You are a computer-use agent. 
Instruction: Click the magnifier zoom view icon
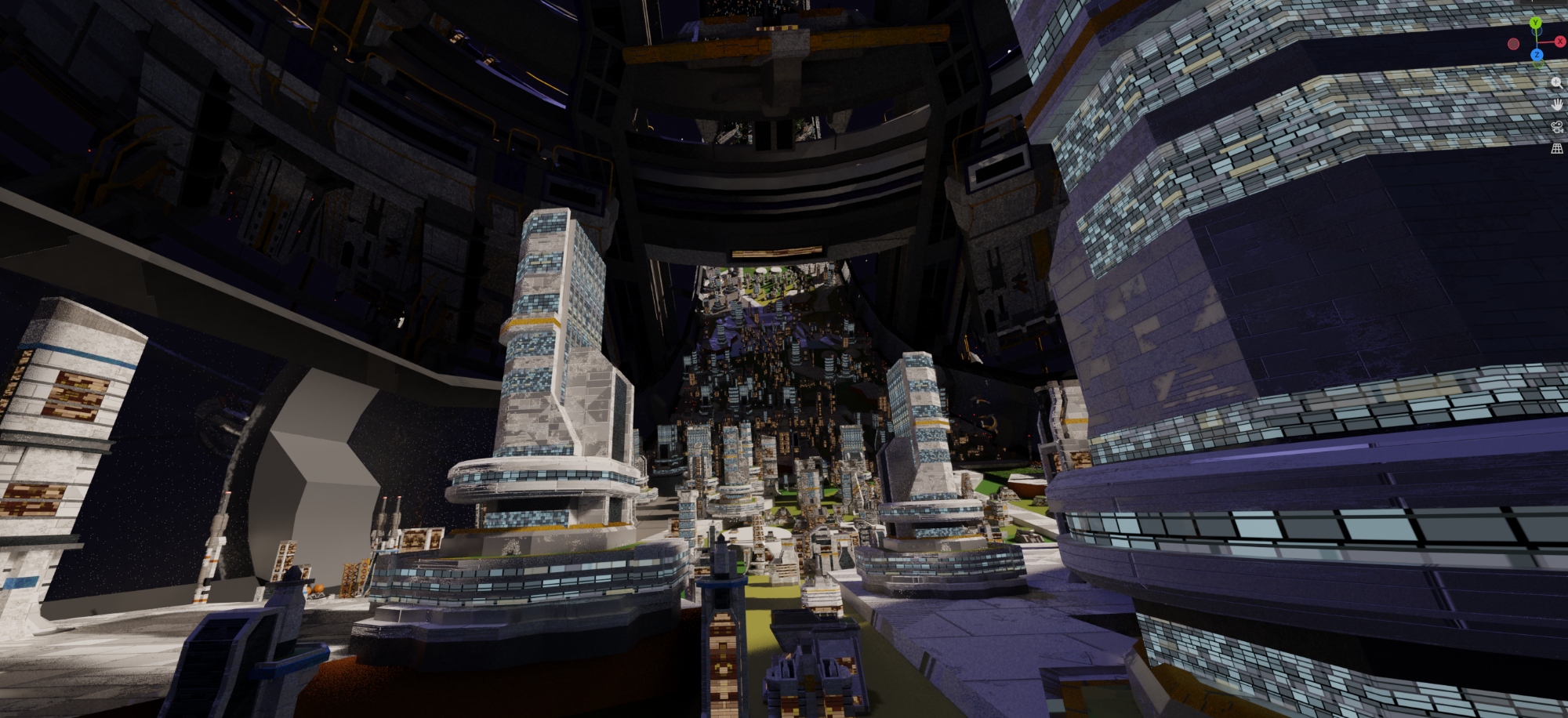1557,82
